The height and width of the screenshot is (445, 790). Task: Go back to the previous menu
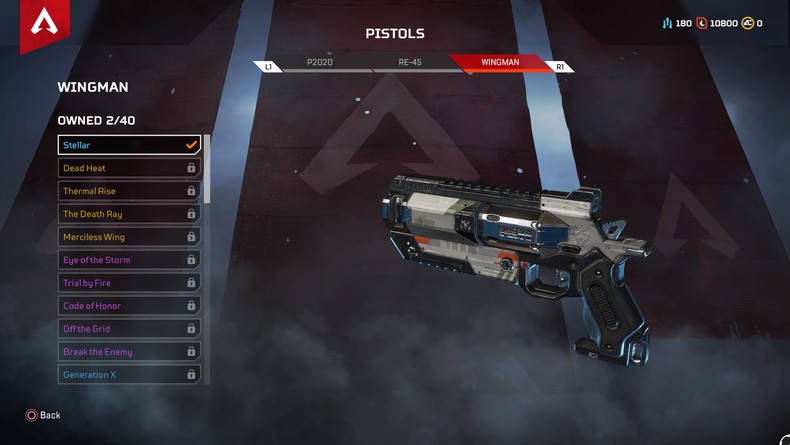[43, 415]
